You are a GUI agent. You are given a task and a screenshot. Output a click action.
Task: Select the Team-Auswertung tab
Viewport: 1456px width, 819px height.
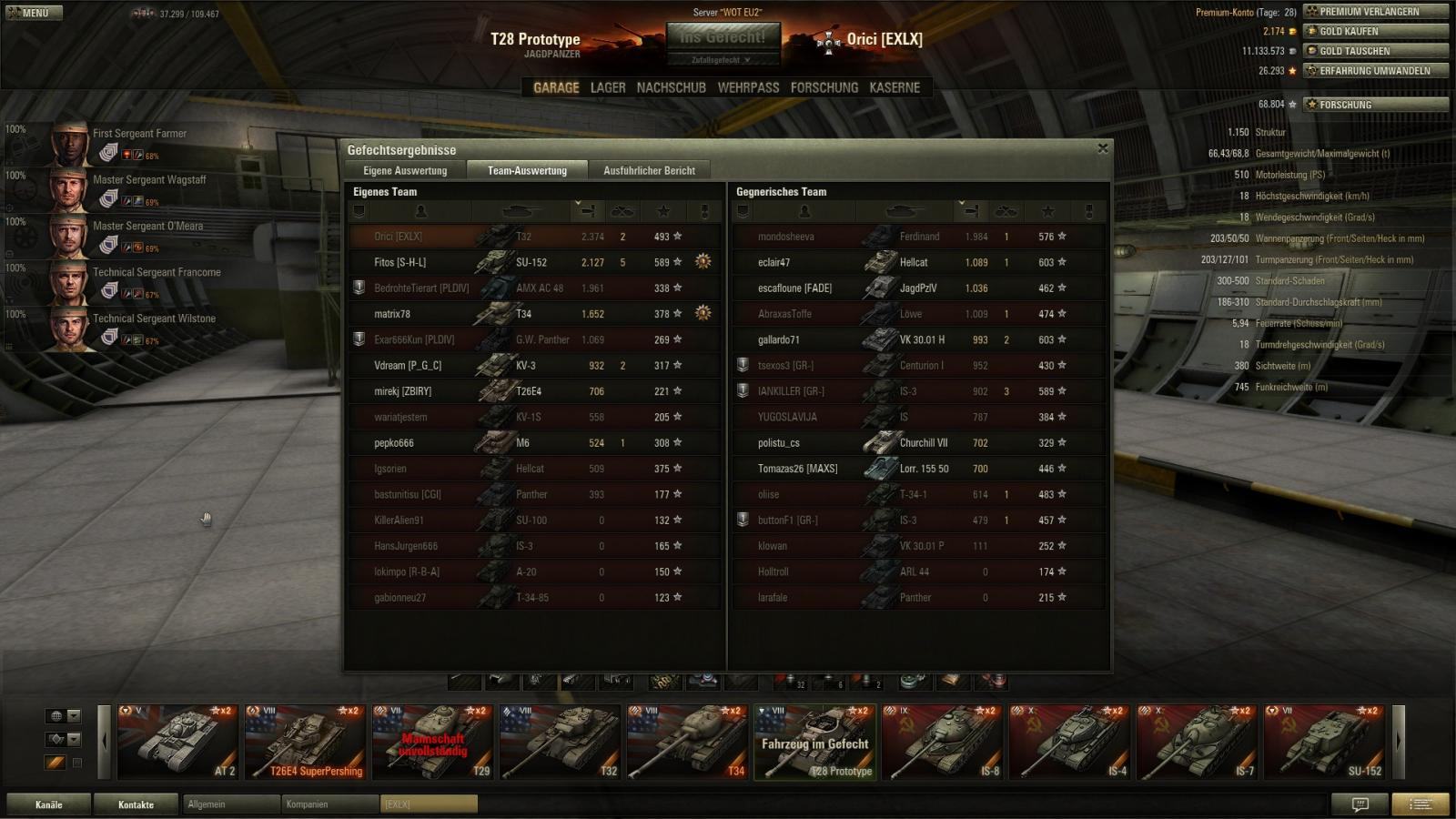[x=527, y=170]
